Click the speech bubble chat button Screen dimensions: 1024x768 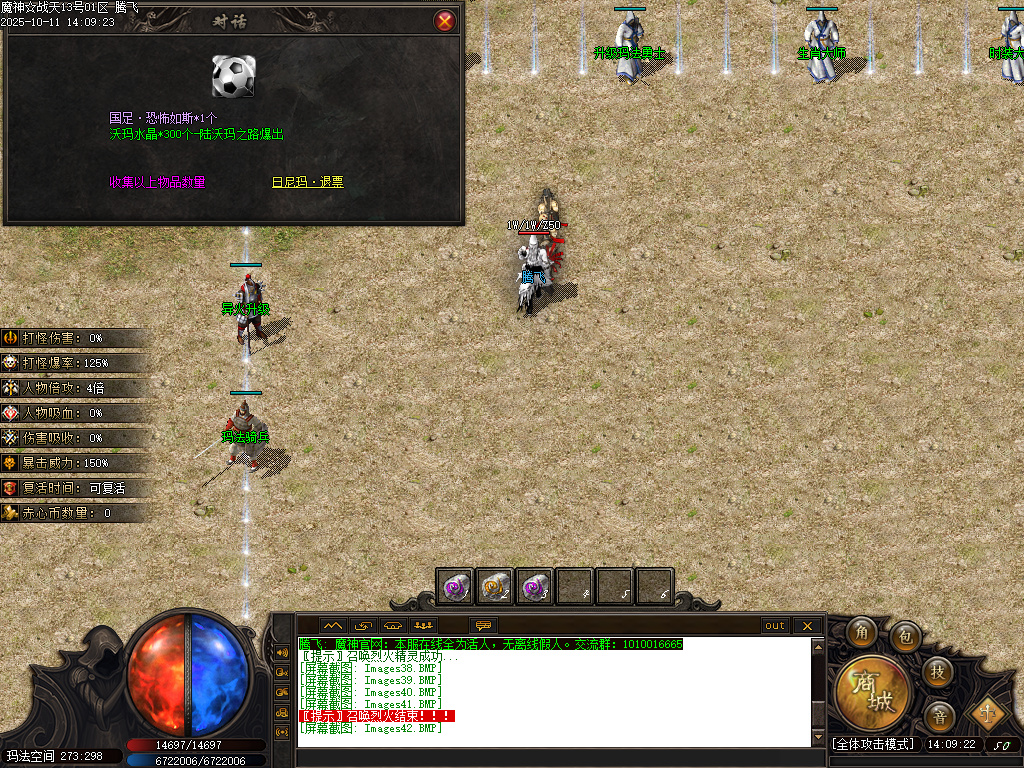point(484,626)
